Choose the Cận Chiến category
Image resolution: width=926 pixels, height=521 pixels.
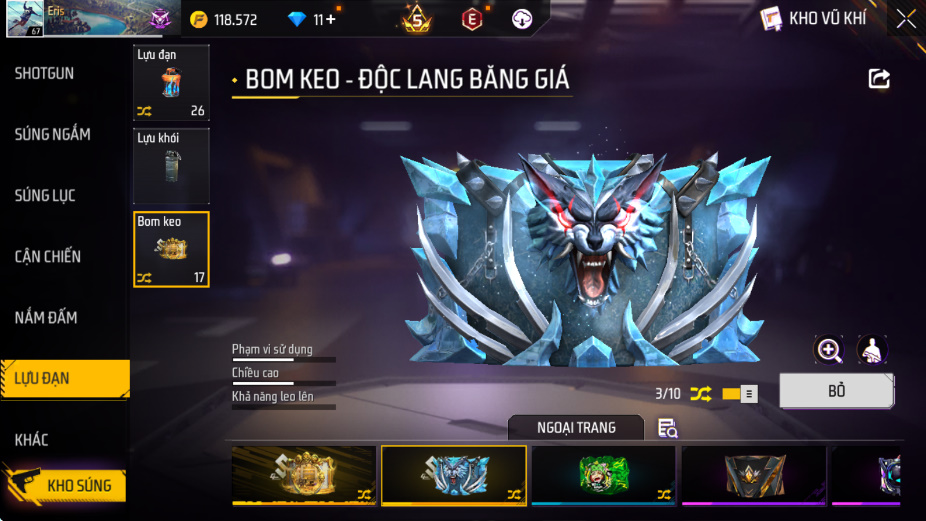(x=48, y=256)
